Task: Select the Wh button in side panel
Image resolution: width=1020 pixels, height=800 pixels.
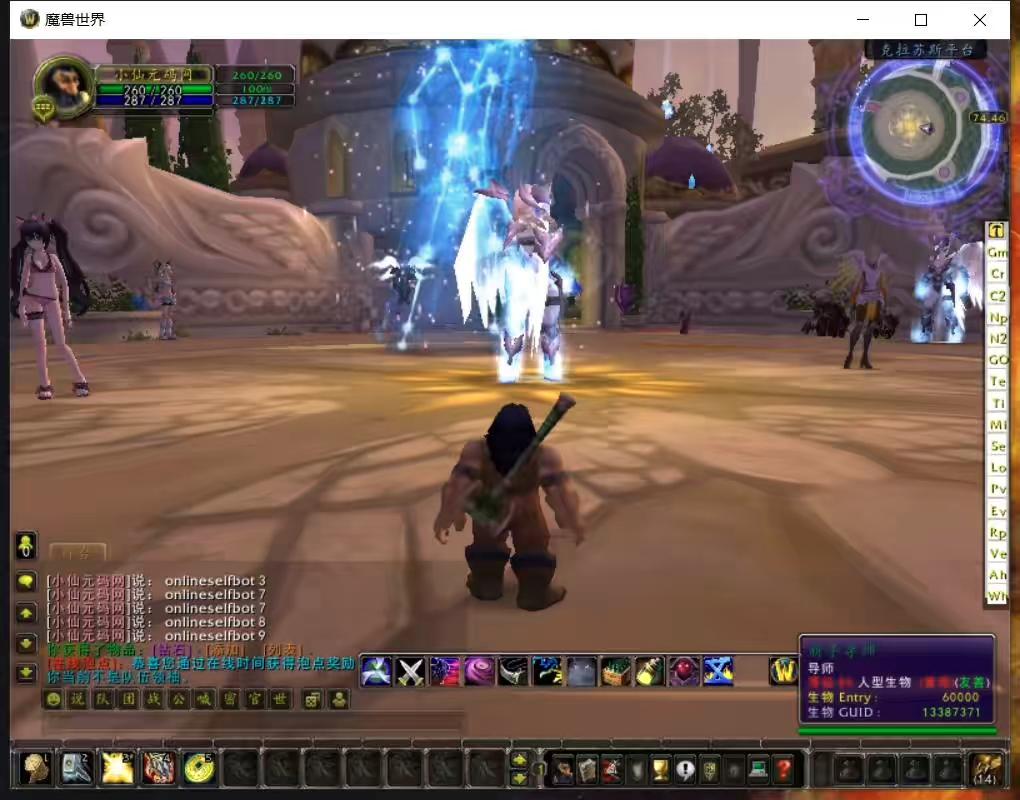Action: click(x=997, y=597)
